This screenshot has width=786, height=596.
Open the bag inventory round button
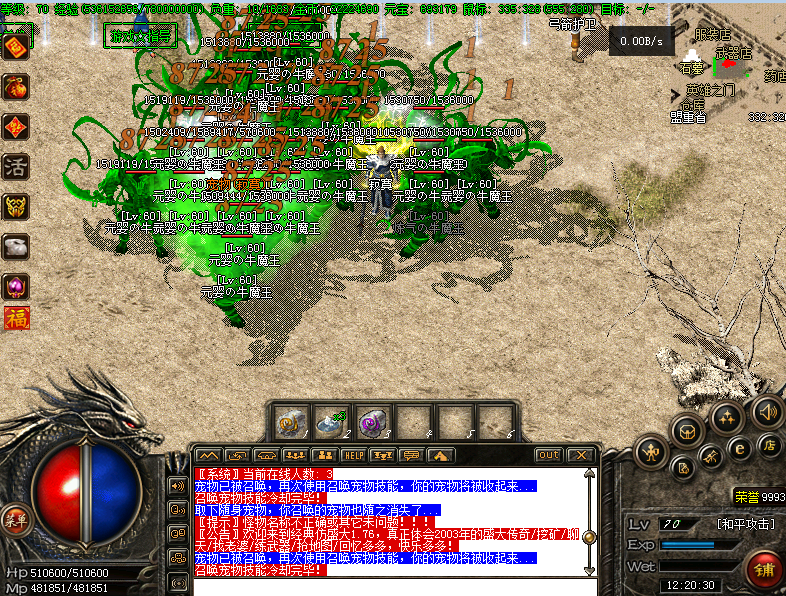[687, 431]
